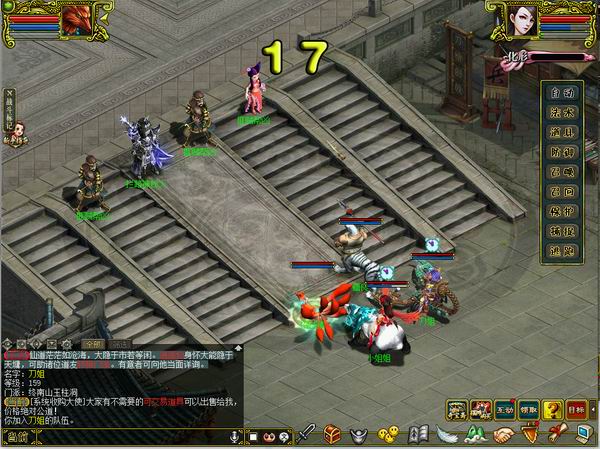The image size is (600, 449).
Task: Open the treasure chest inventory icon
Action: pos(333,435)
